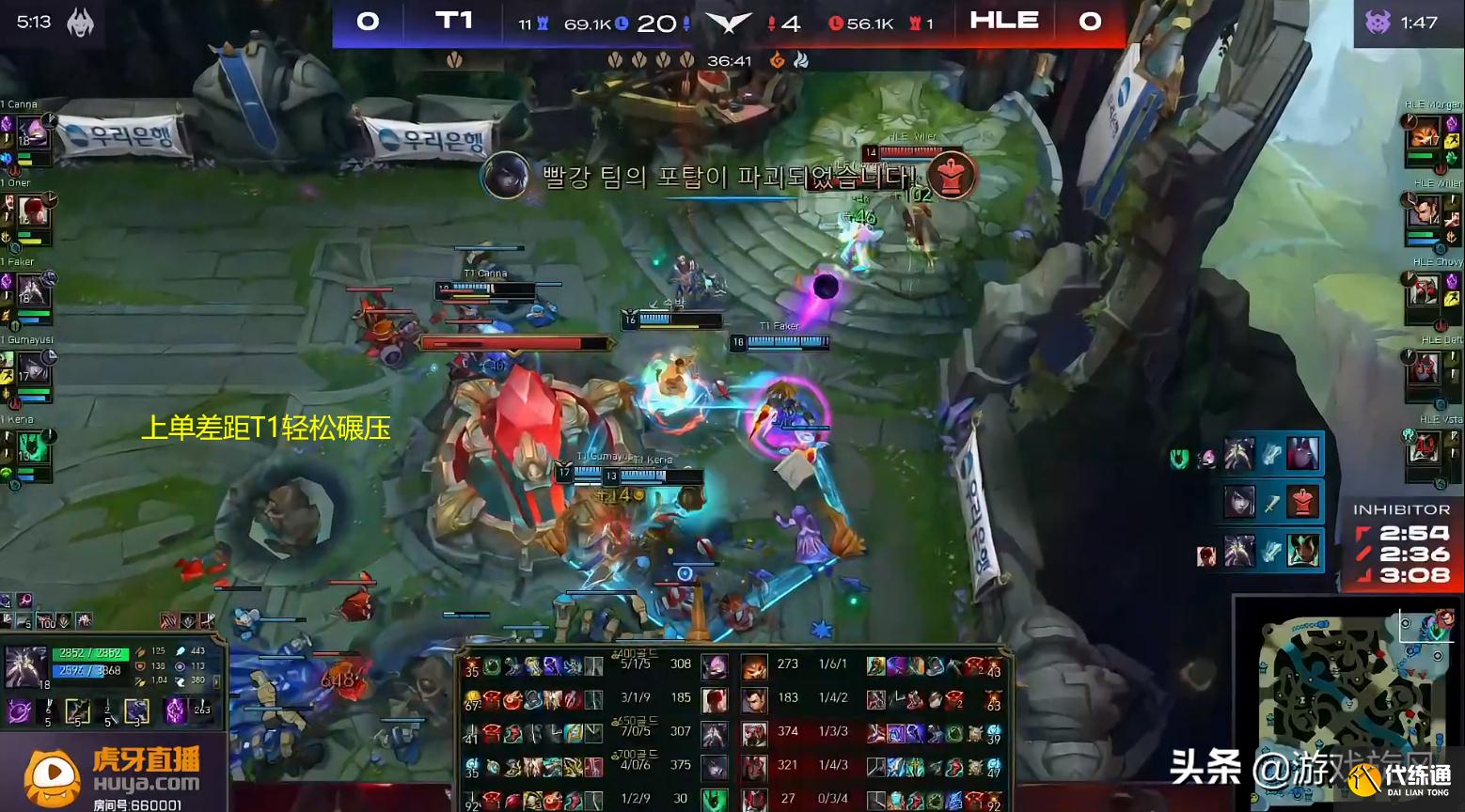This screenshot has width=1465, height=812.
Task: Click the baron buff timer icon
Action: (1378, 22)
